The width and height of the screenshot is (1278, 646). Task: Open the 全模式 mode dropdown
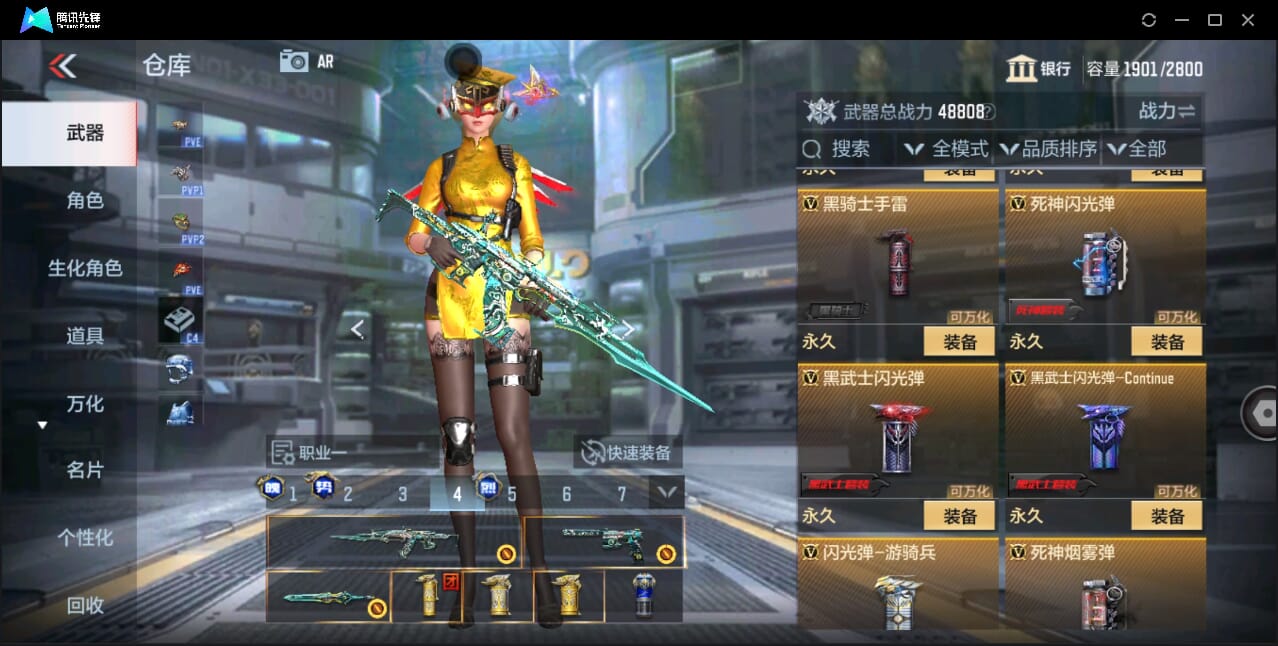tap(947, 149)
